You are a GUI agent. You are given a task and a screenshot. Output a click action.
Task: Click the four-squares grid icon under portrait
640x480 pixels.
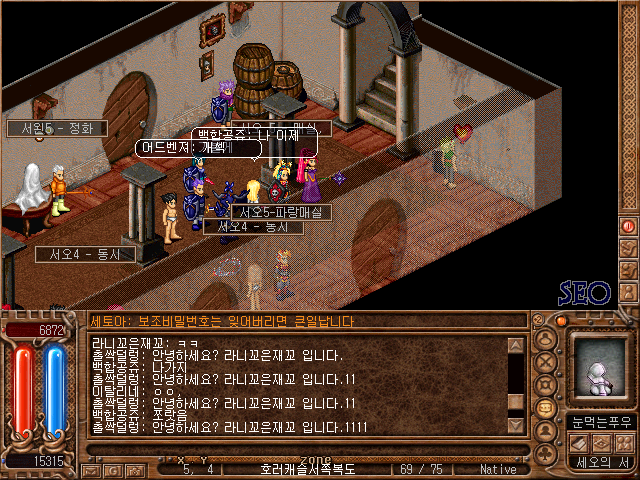[x=624, y=443]
